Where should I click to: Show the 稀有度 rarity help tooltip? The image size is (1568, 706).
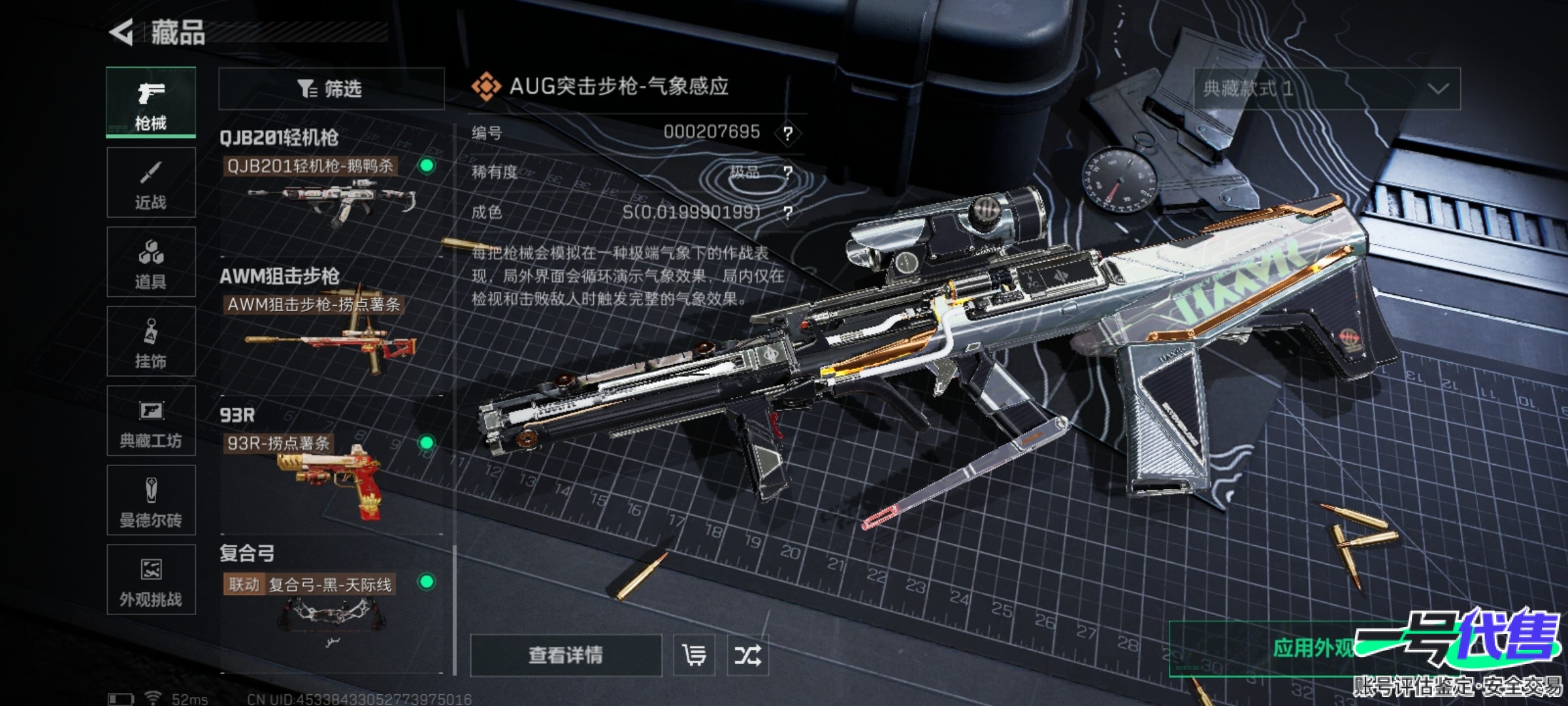click(788, 173)
